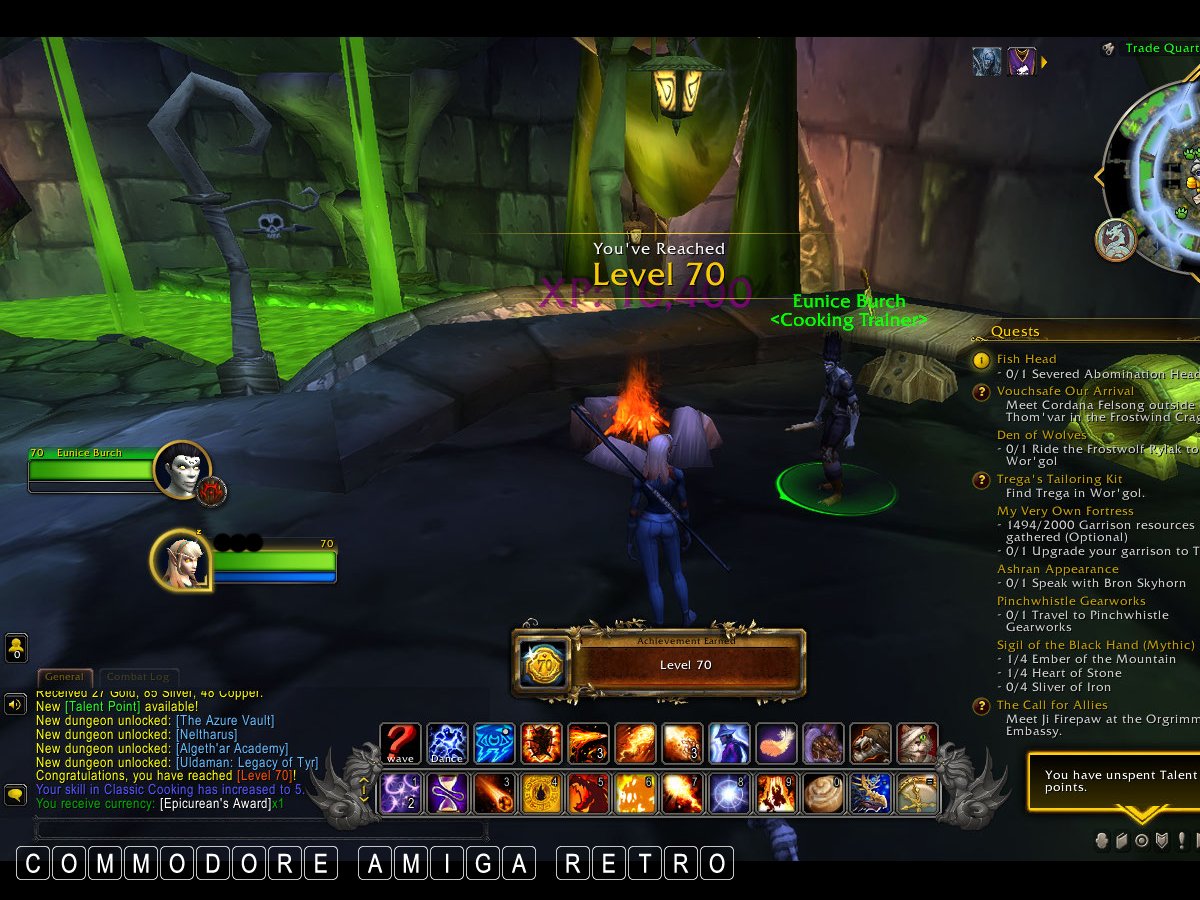Cast the hourglass spell on the action bar
The height and width of the screenshot is (900, 1200).
(447, 794)
